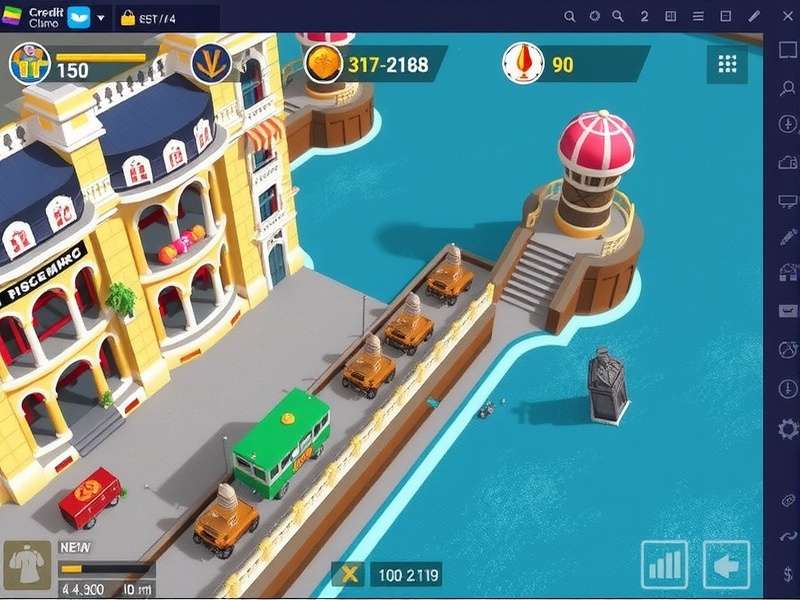
Task: Select the shirt outfit slot
Action: point(25,566)
